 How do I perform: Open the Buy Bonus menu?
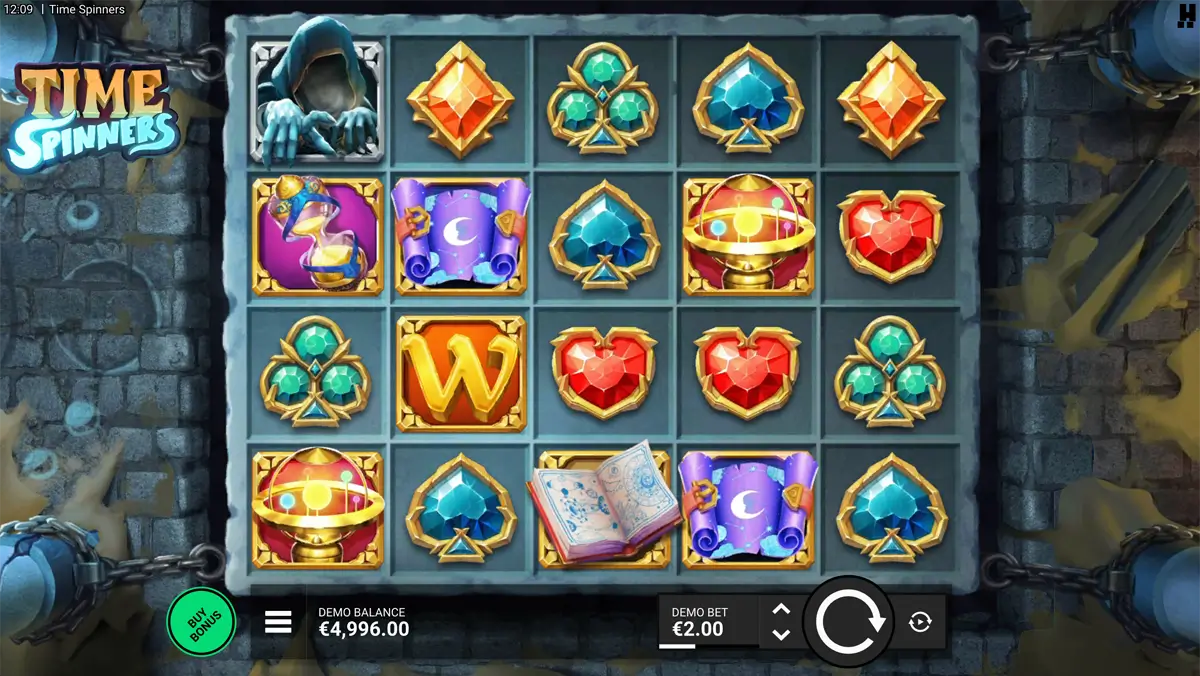(200, 621)
